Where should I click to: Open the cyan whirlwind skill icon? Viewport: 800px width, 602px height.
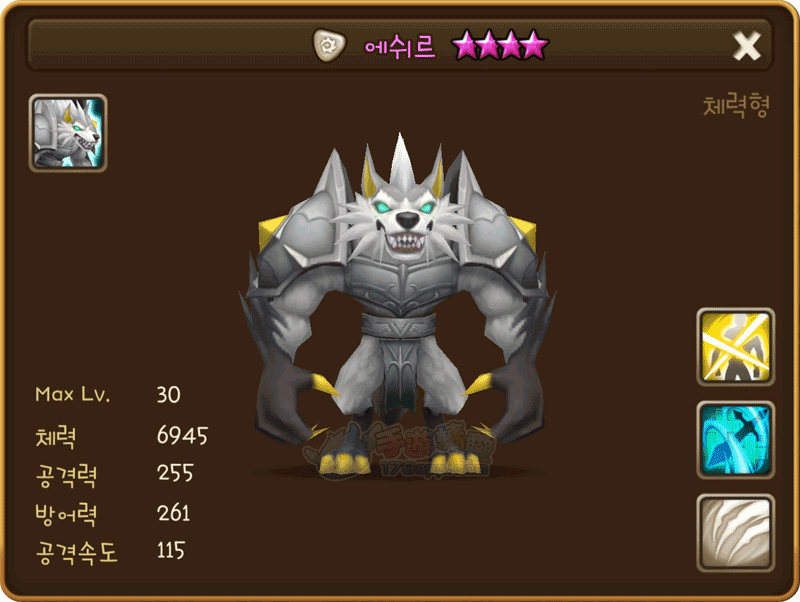pos(735,440)
